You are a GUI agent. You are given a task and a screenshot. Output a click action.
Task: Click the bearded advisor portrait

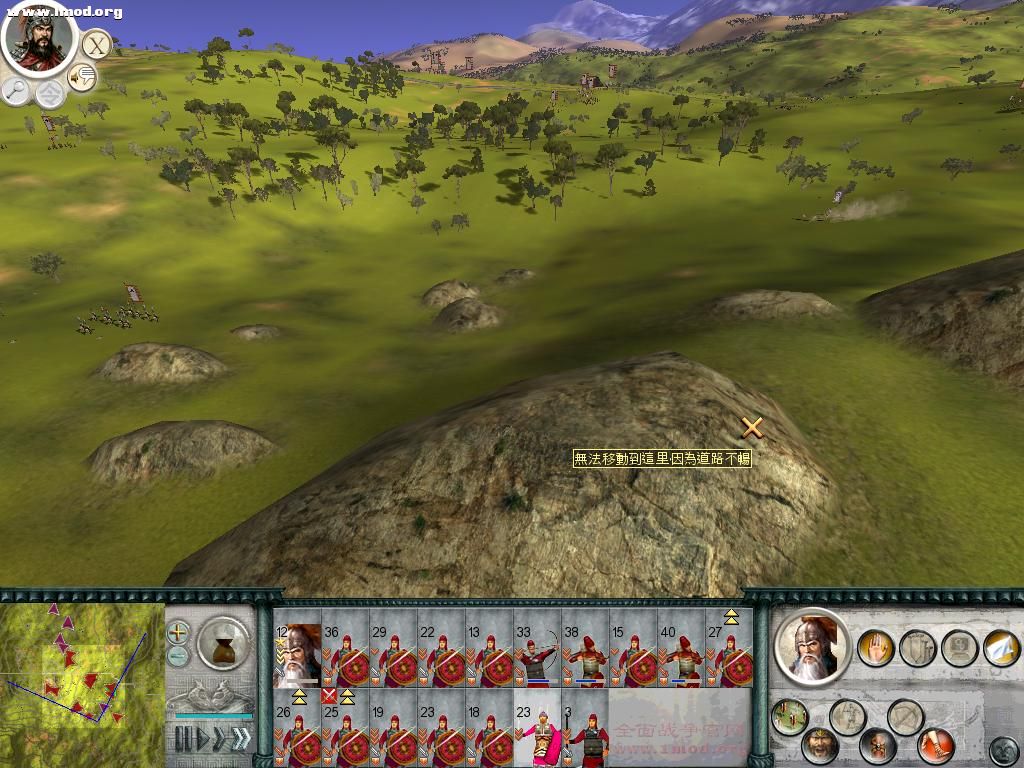(x=38, y=36)
